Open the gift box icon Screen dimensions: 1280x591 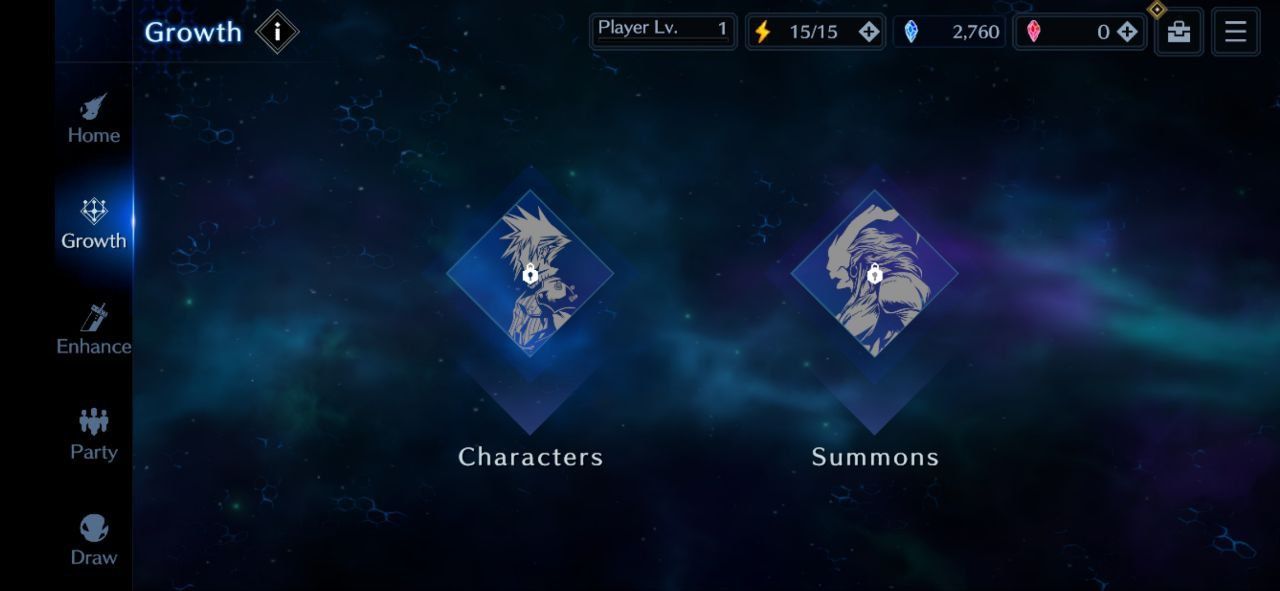[1179, 32]
